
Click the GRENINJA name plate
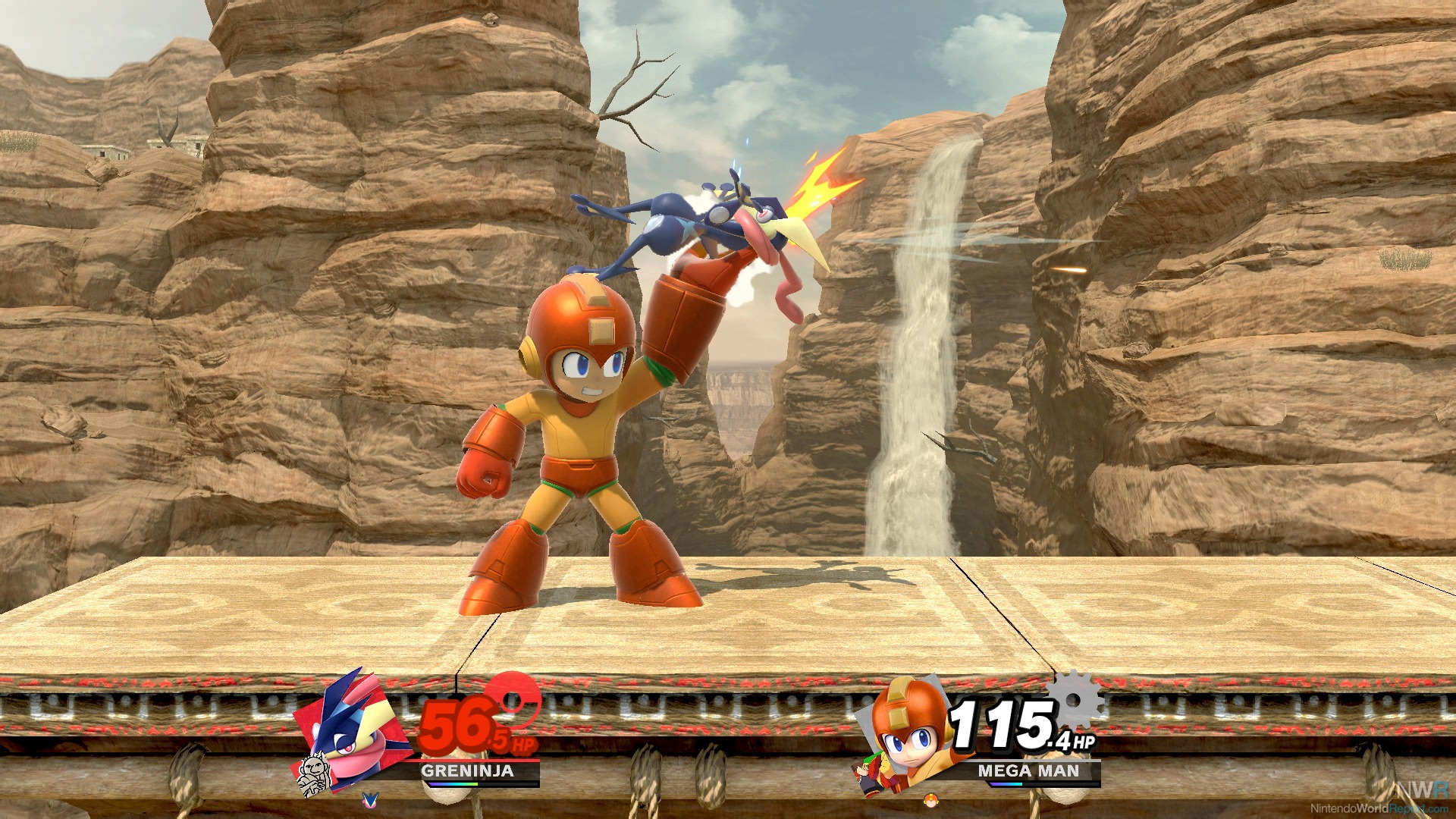(467, 770)
